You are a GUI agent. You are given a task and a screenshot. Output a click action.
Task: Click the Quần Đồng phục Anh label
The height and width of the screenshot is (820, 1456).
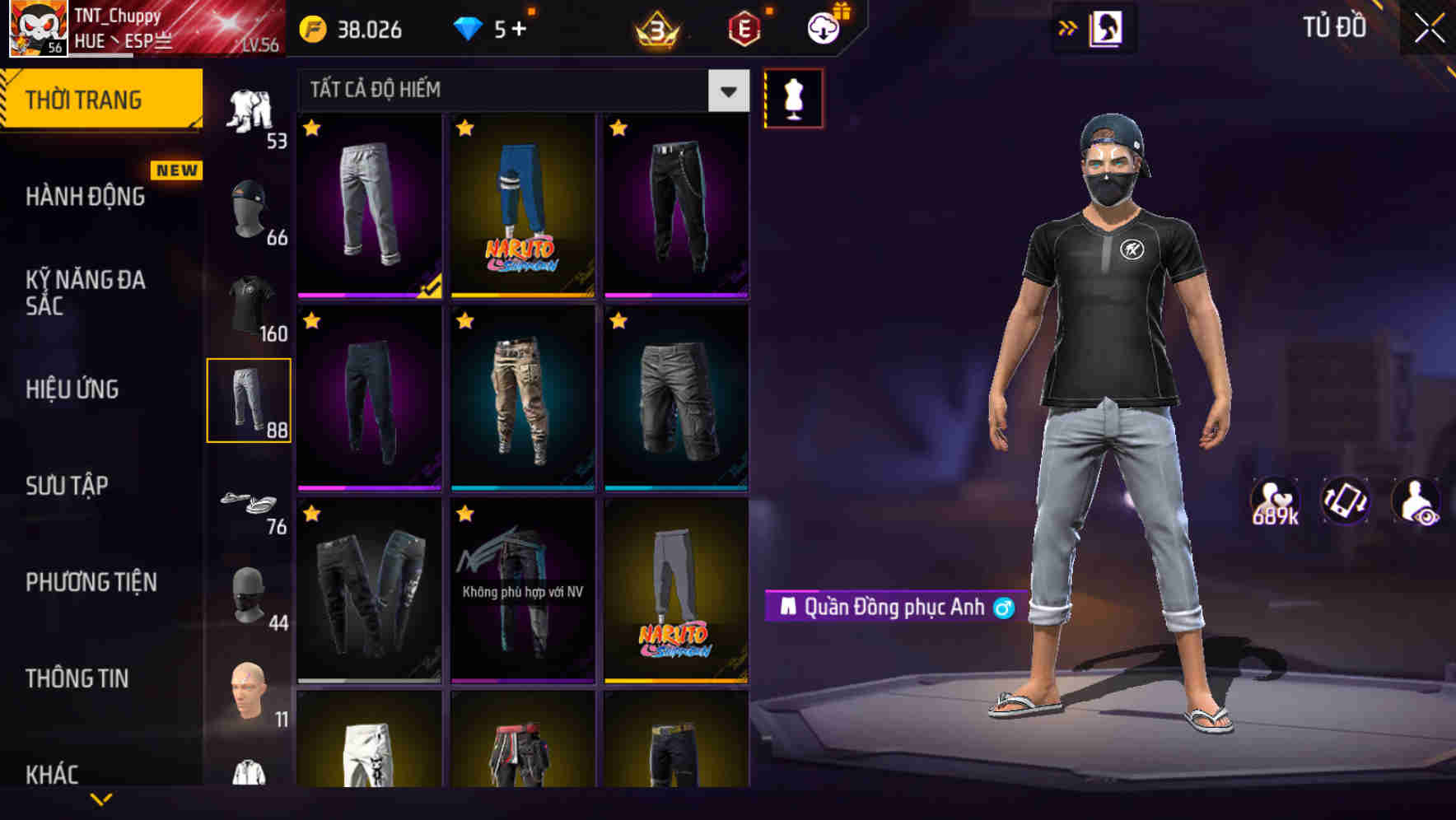[889, 607]
